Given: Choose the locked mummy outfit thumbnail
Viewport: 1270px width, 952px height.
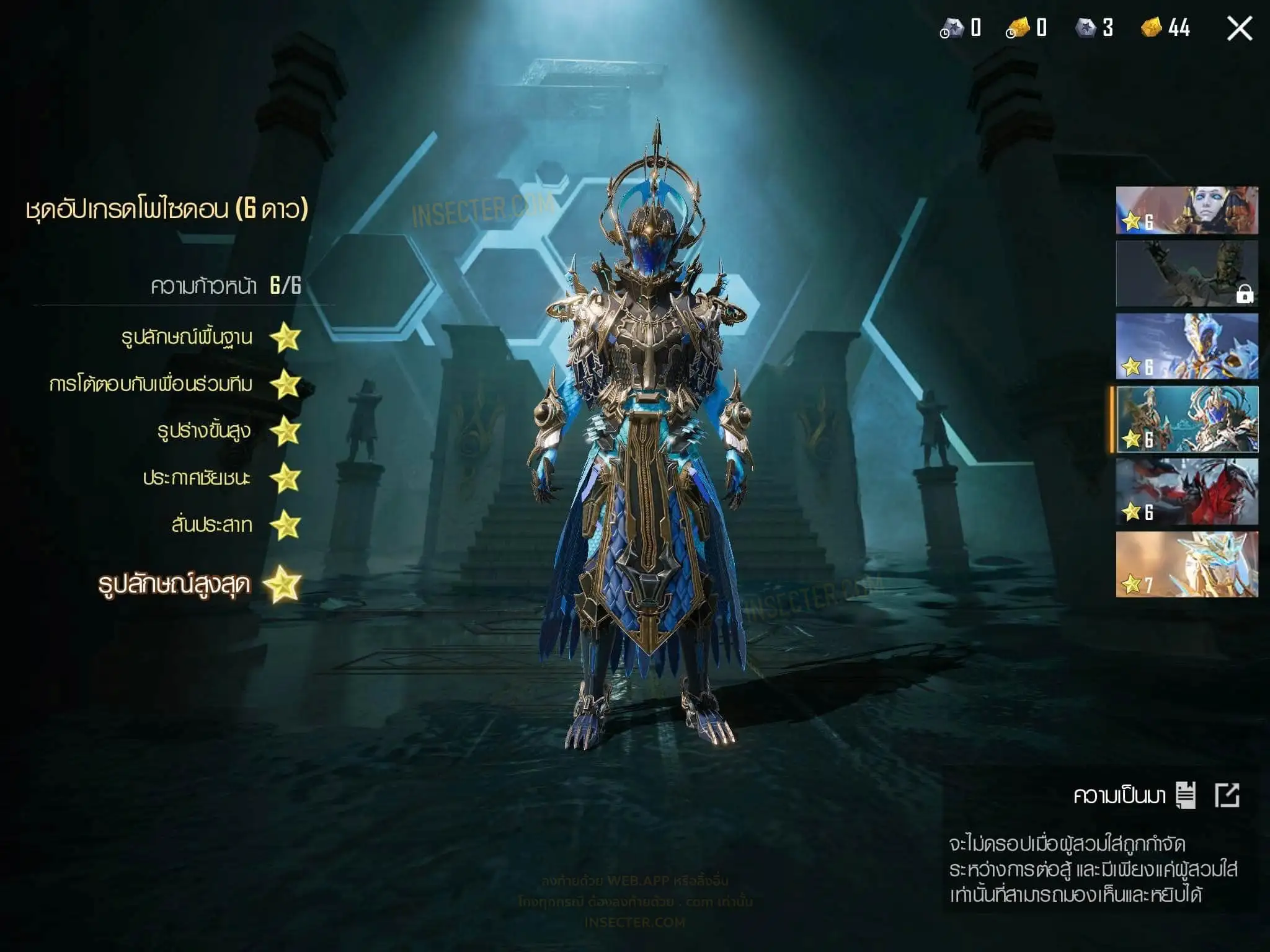Looking at the screenshot, I should click(1187, 273).
